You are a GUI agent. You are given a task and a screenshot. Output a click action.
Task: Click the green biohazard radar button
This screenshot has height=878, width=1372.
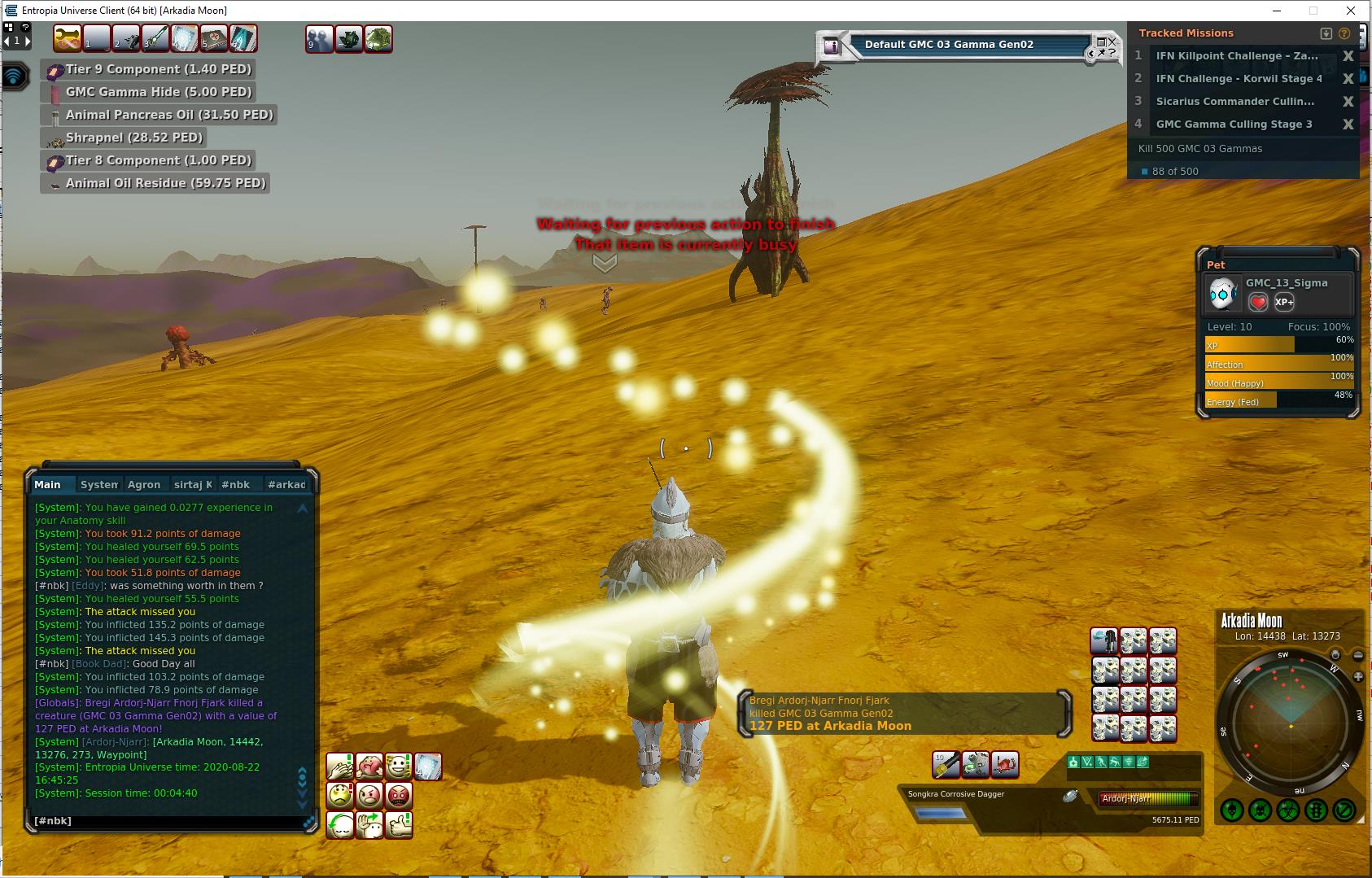tap(1288, 810)
